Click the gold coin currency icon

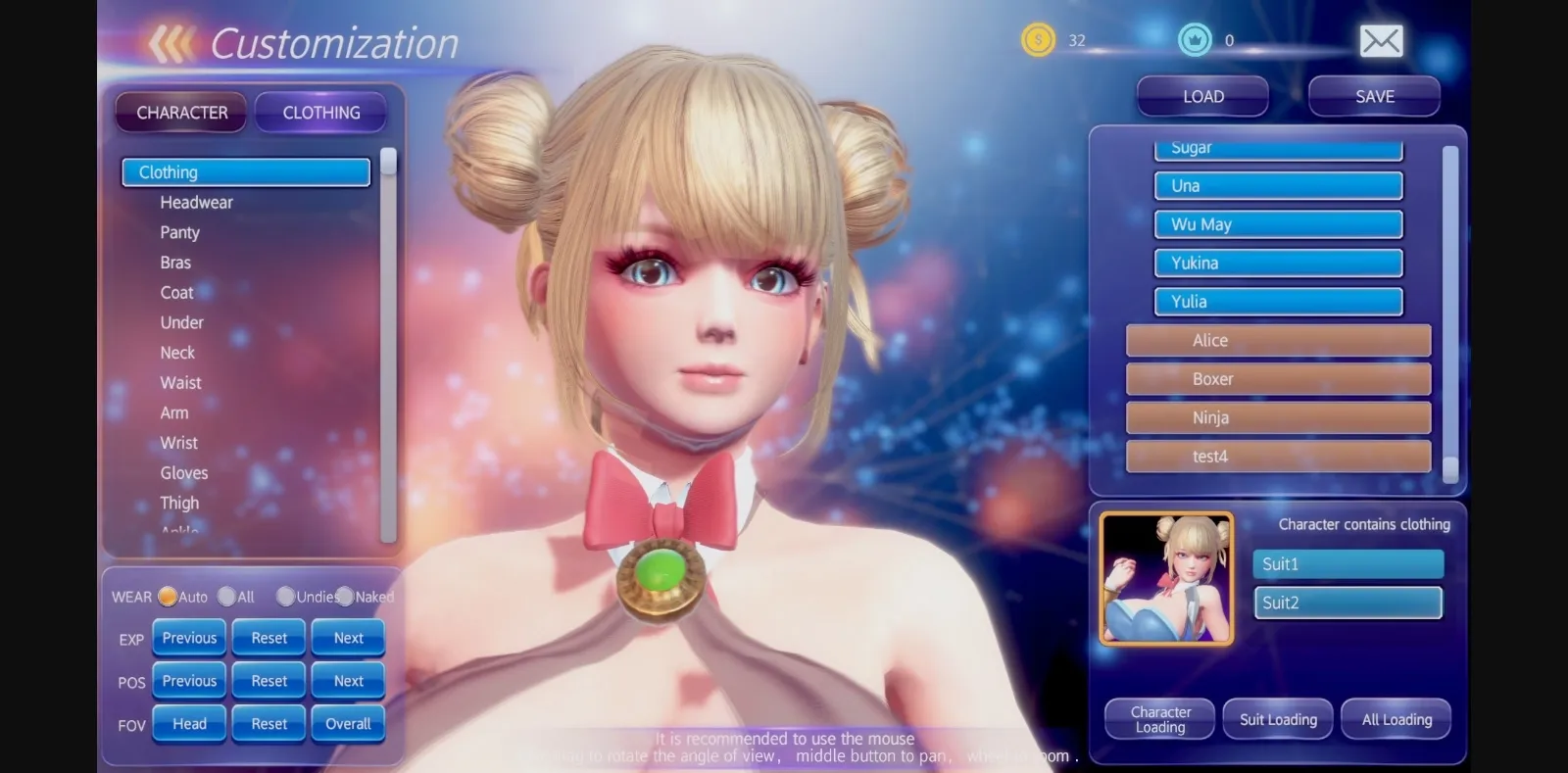[x=1036, y=40]
